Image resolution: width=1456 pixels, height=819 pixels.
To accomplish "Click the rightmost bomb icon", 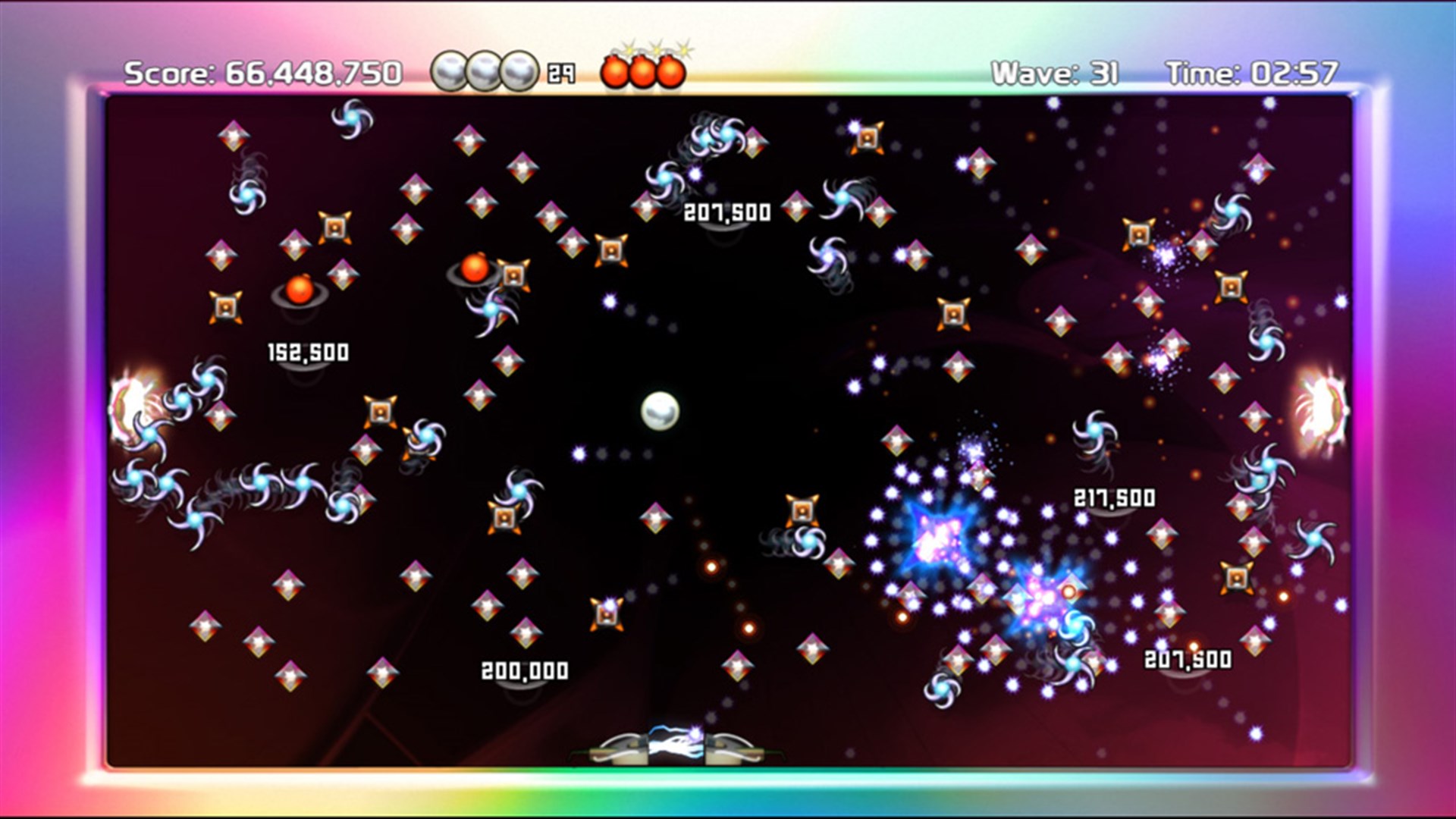I will click(670, 72).
